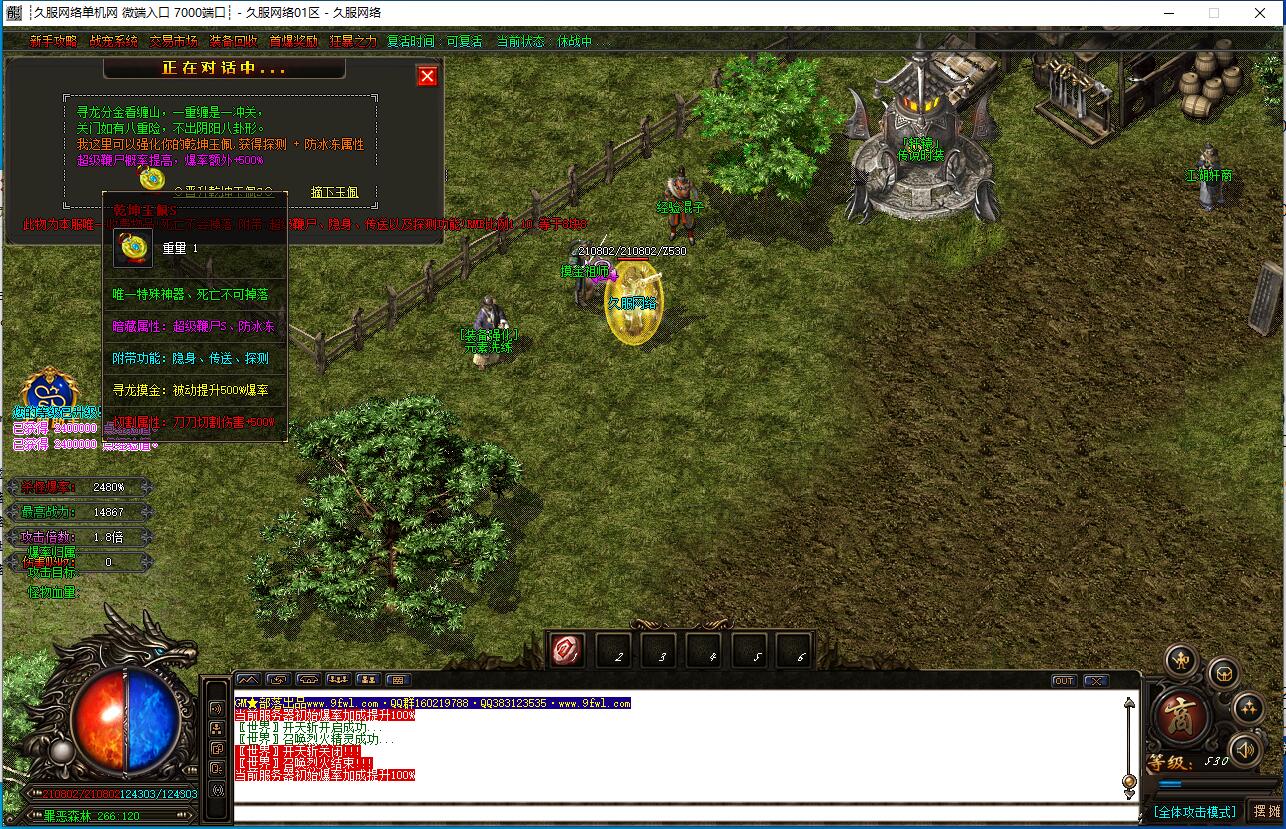Viewport: 1286px width, 829px height.
Task: Click the chat text input field
Action: point(680,812)
